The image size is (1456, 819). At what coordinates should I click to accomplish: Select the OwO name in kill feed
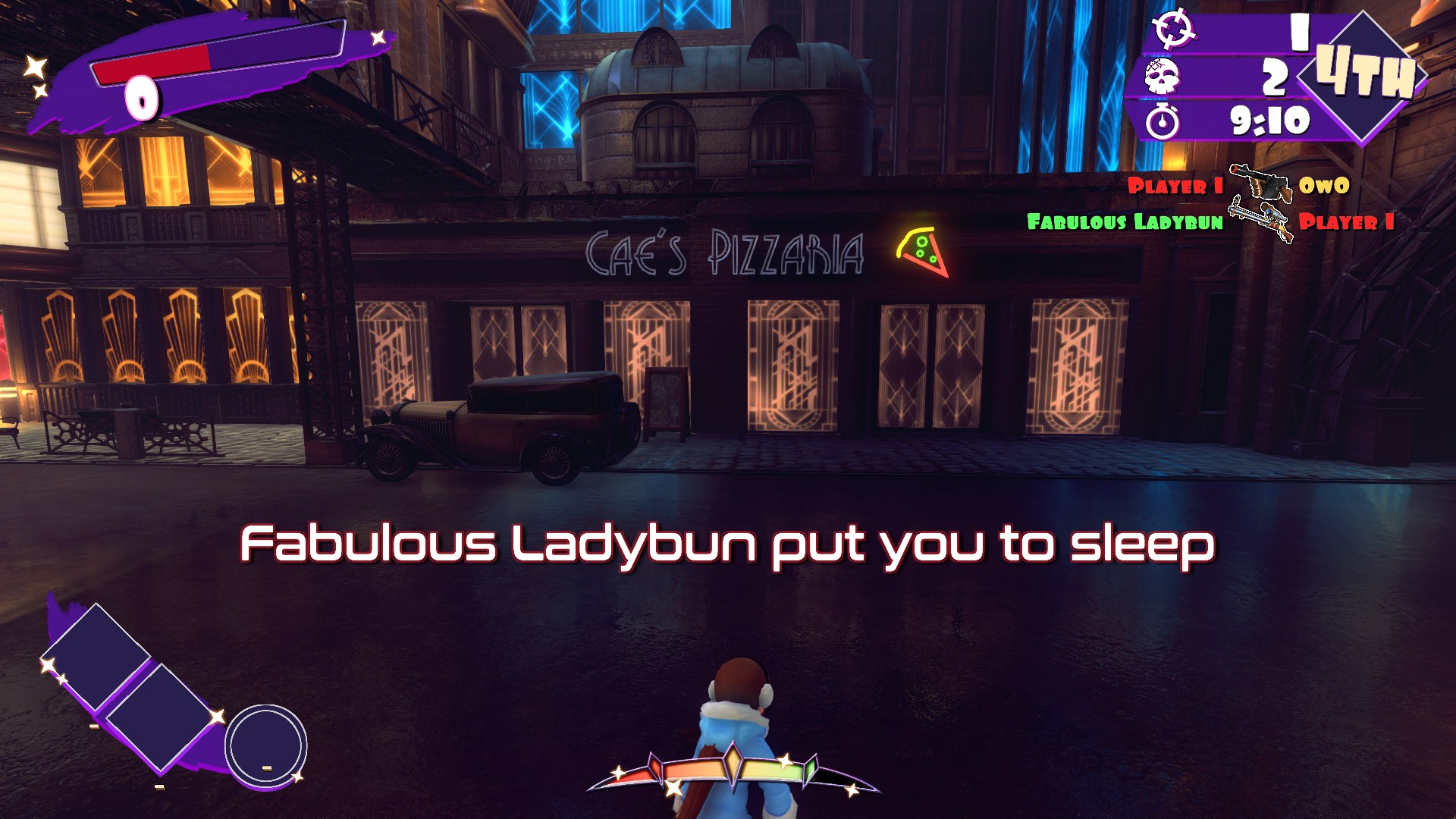[x=1324, y=186]
